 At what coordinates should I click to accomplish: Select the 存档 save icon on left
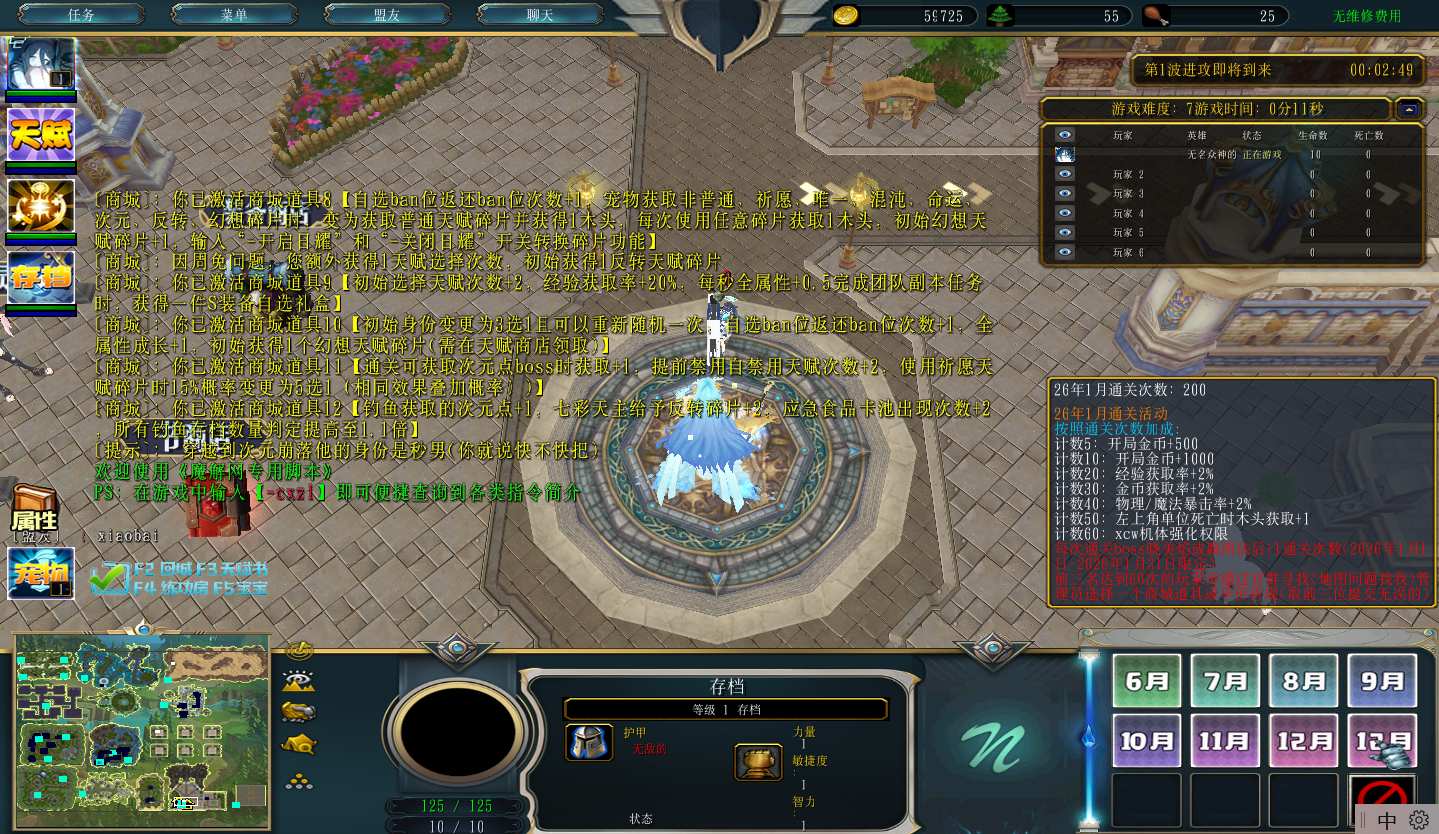41,278
